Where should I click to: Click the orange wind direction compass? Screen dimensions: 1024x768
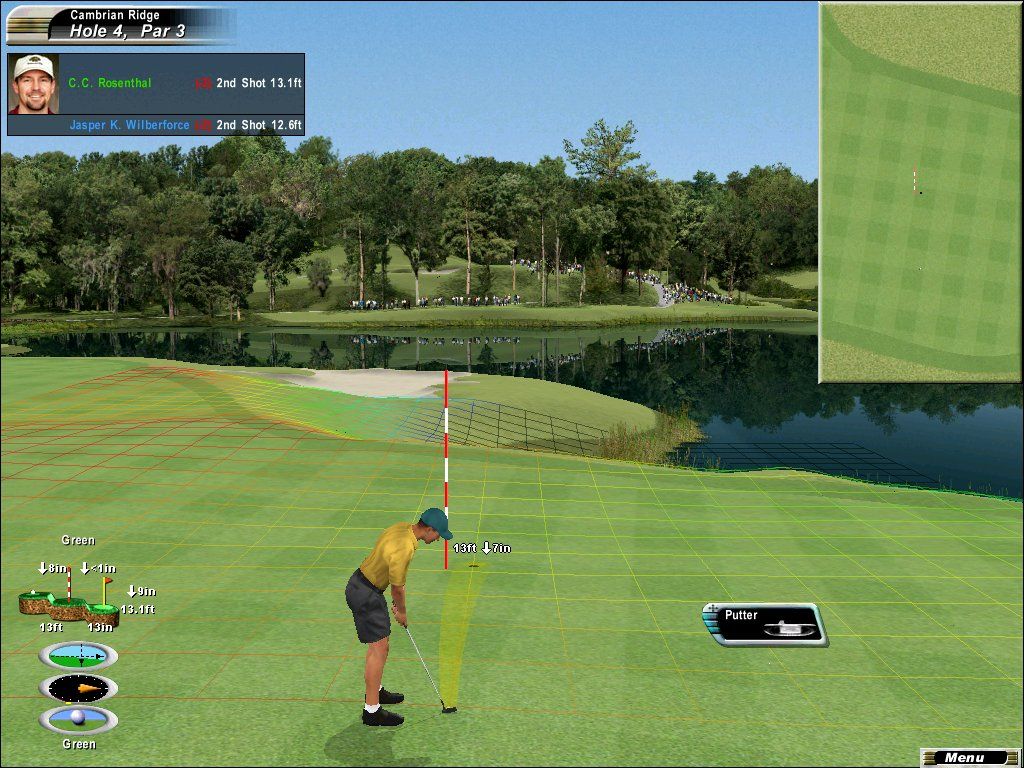[78, 688]
